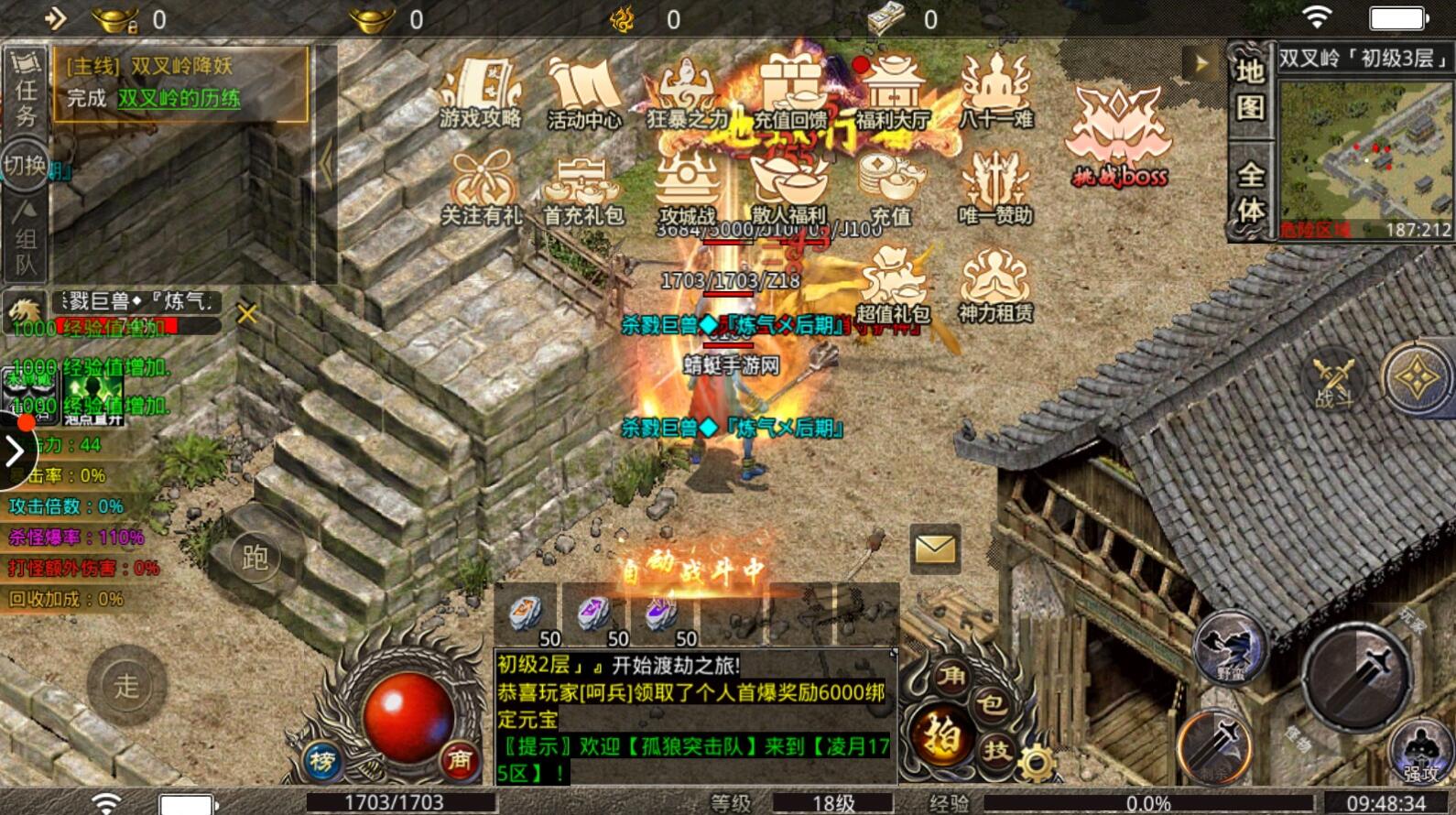The height and width of the screenshot is (815, 1456).
Task: Open the 活动中心 activity center
Action: pyautogui.click(x=584, y=93)
